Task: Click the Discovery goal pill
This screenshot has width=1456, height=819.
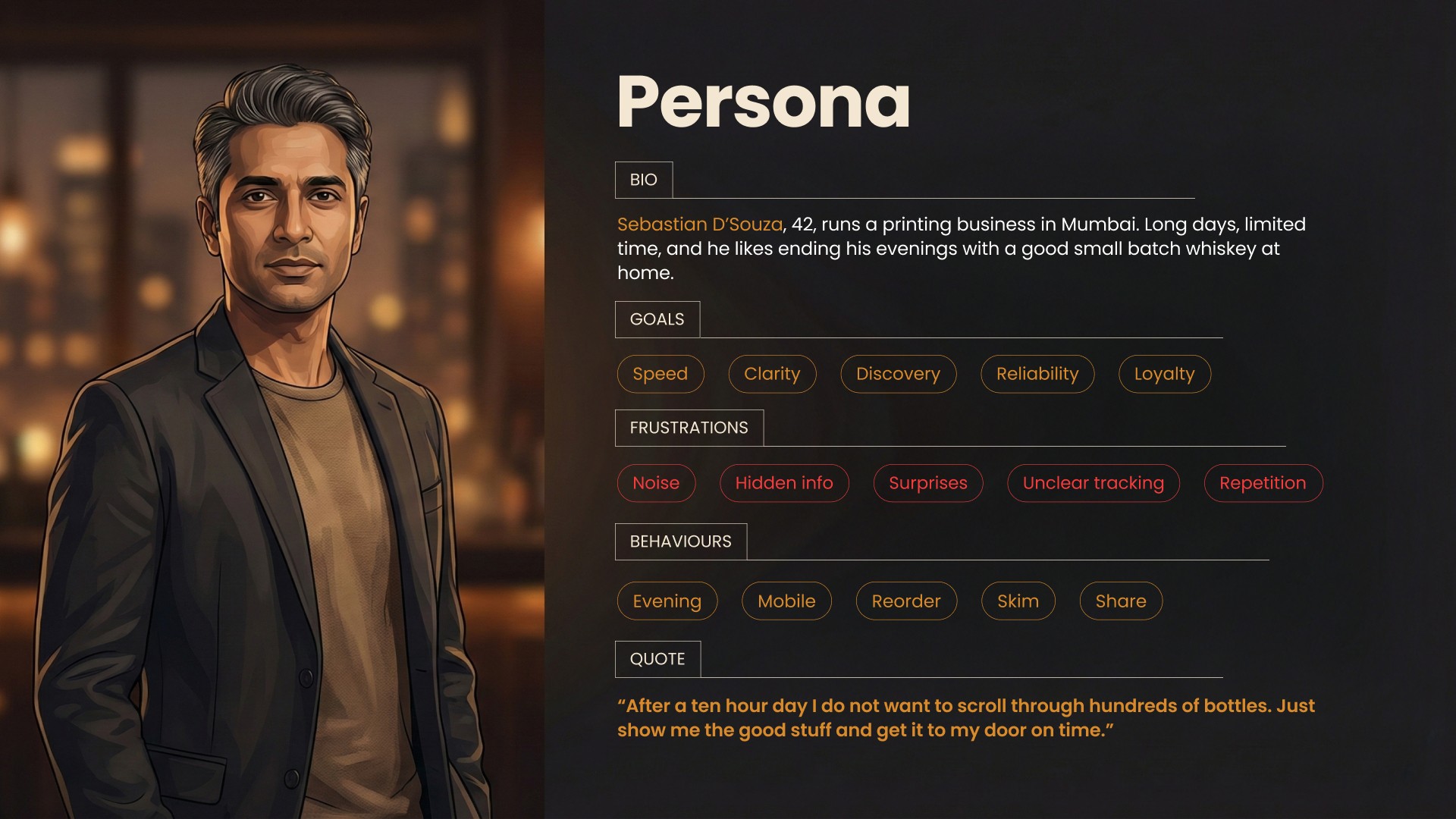Action: click(898, 374)
